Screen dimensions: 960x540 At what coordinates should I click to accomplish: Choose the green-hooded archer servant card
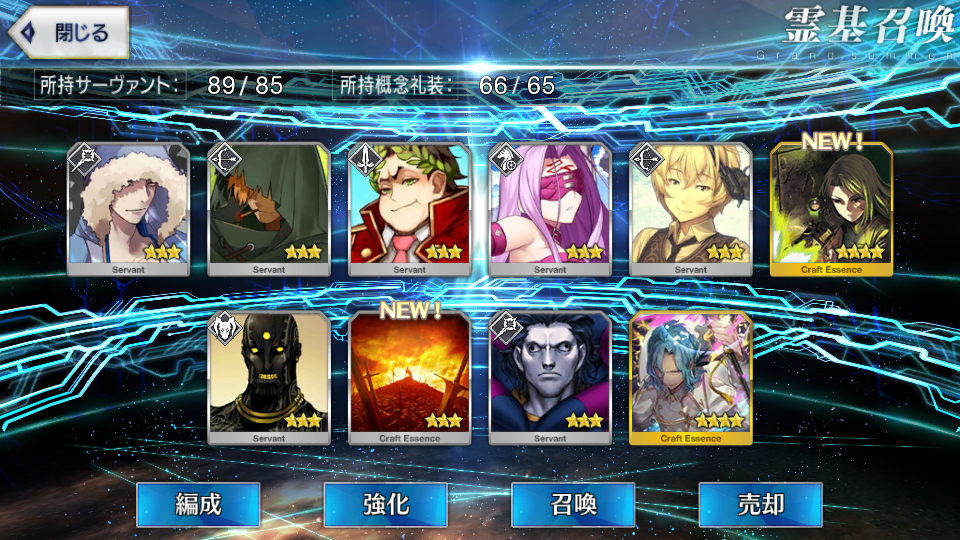(x=269, y=209)
